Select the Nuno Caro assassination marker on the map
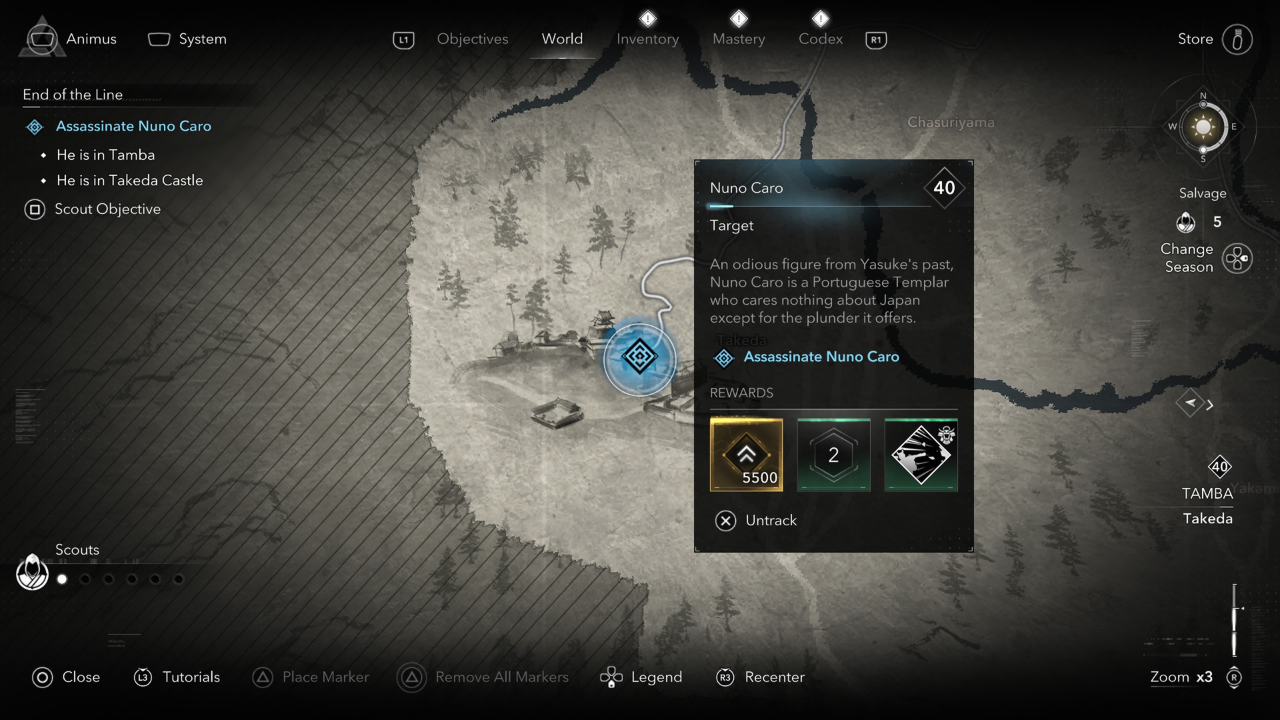The width and height of the screenshot is (1280, 720). coord(639,357)
